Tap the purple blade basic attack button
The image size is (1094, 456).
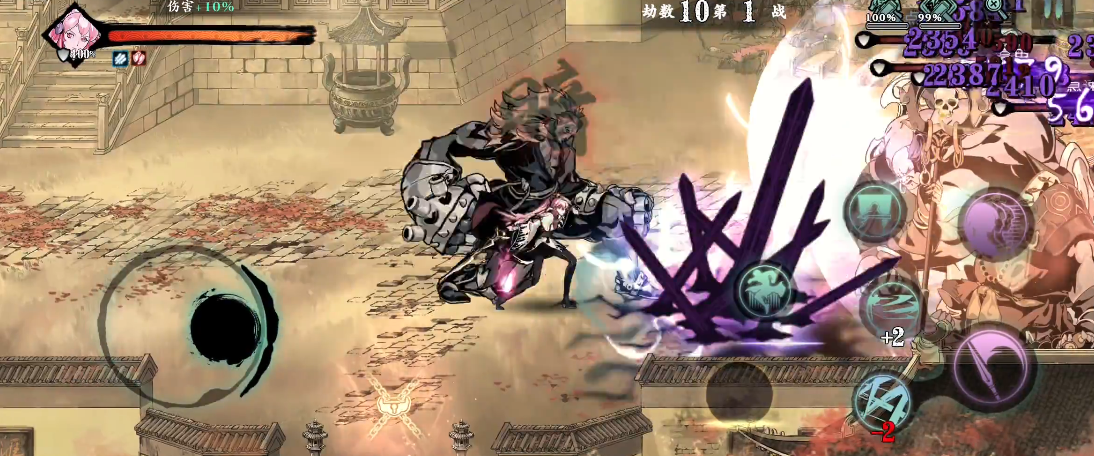(991, 367)
